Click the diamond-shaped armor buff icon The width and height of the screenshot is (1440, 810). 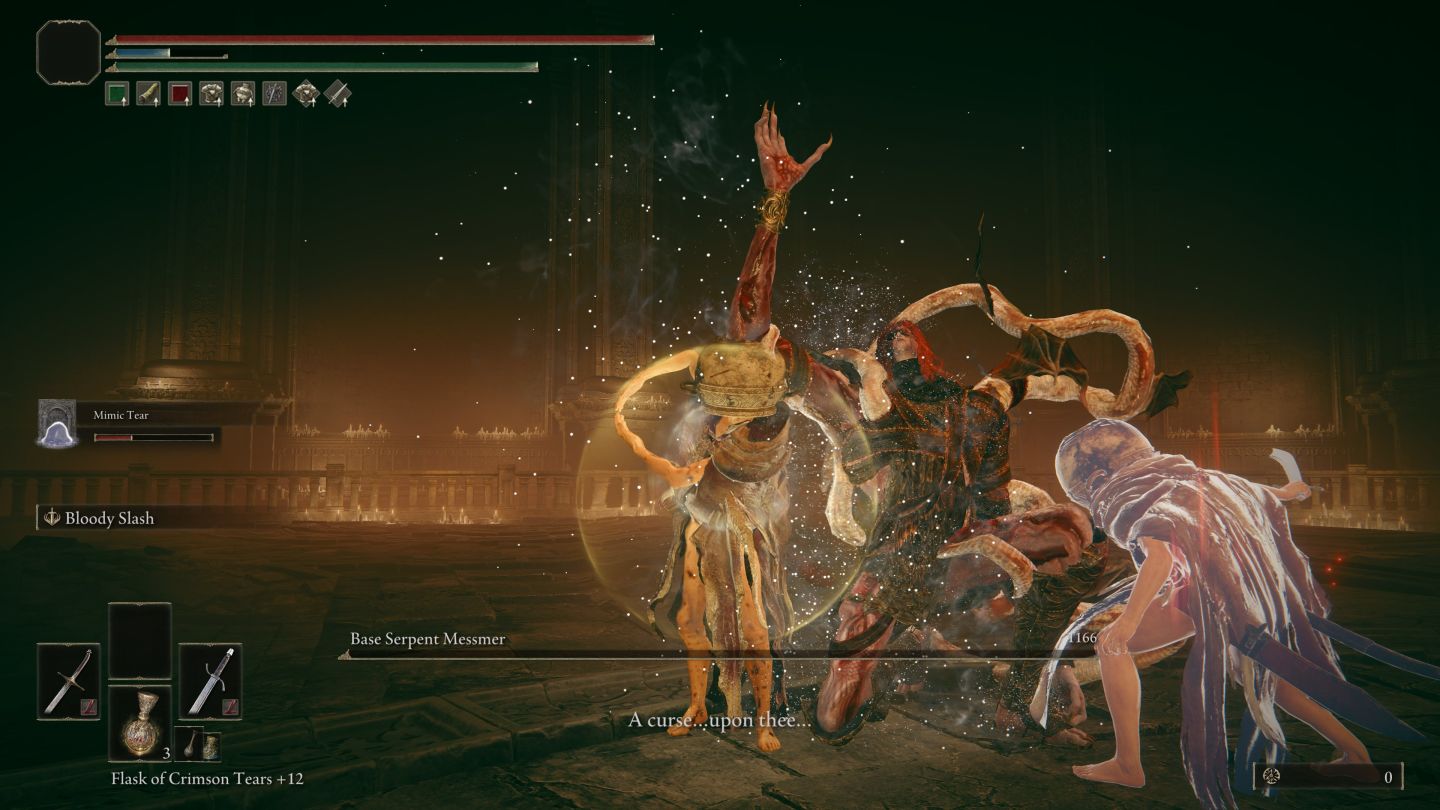tap(306, 94)
